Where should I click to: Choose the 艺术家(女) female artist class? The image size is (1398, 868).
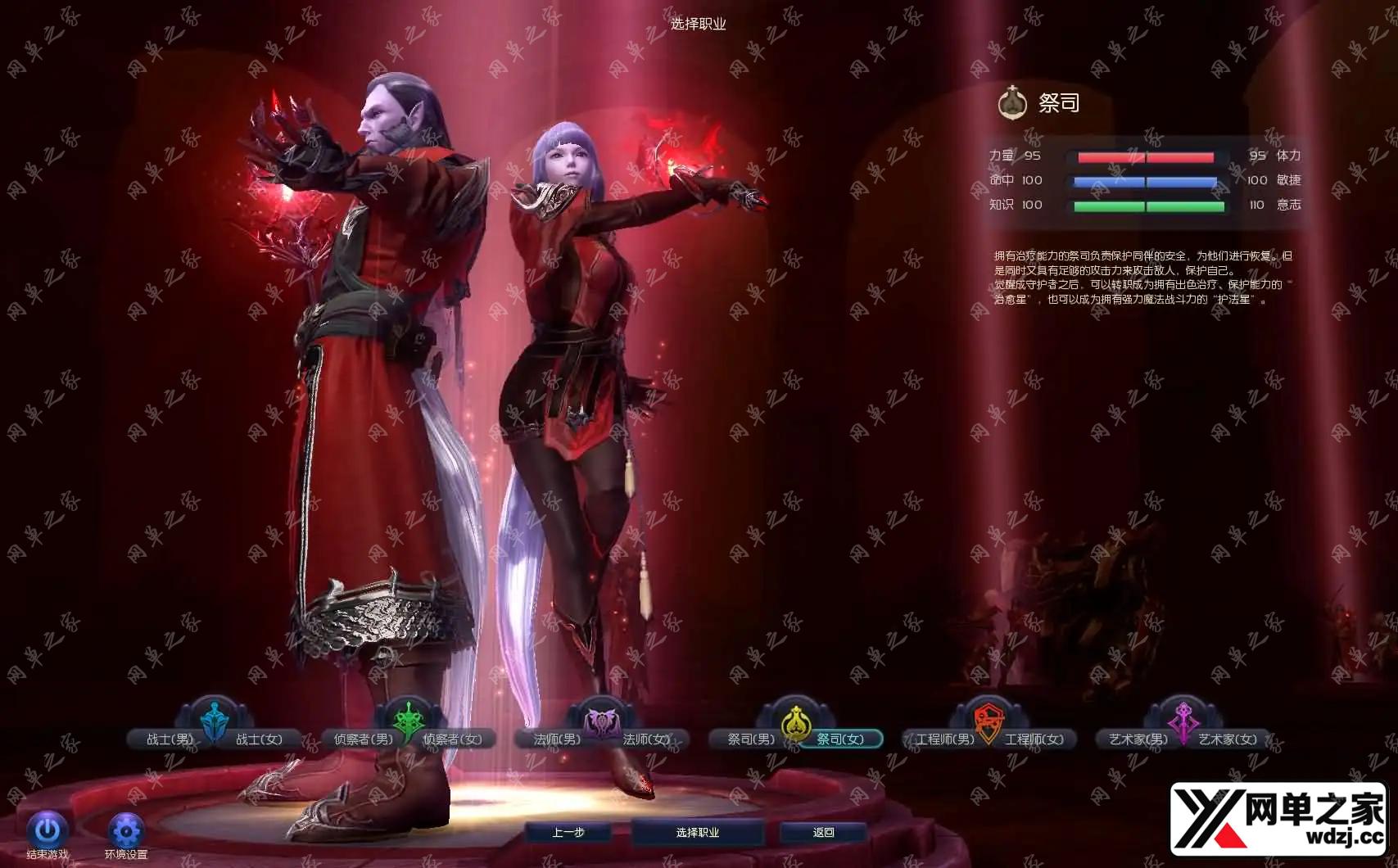click(1228, 739)
